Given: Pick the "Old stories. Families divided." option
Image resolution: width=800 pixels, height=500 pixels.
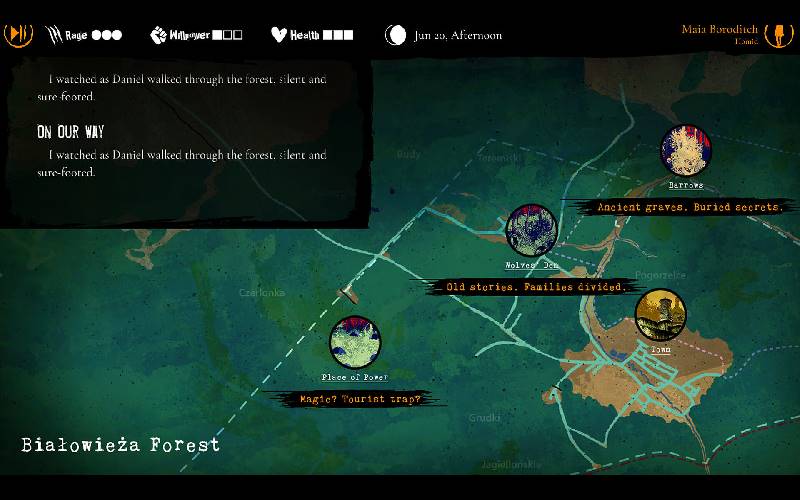Looking at the screenshot, I should point(531,287).
